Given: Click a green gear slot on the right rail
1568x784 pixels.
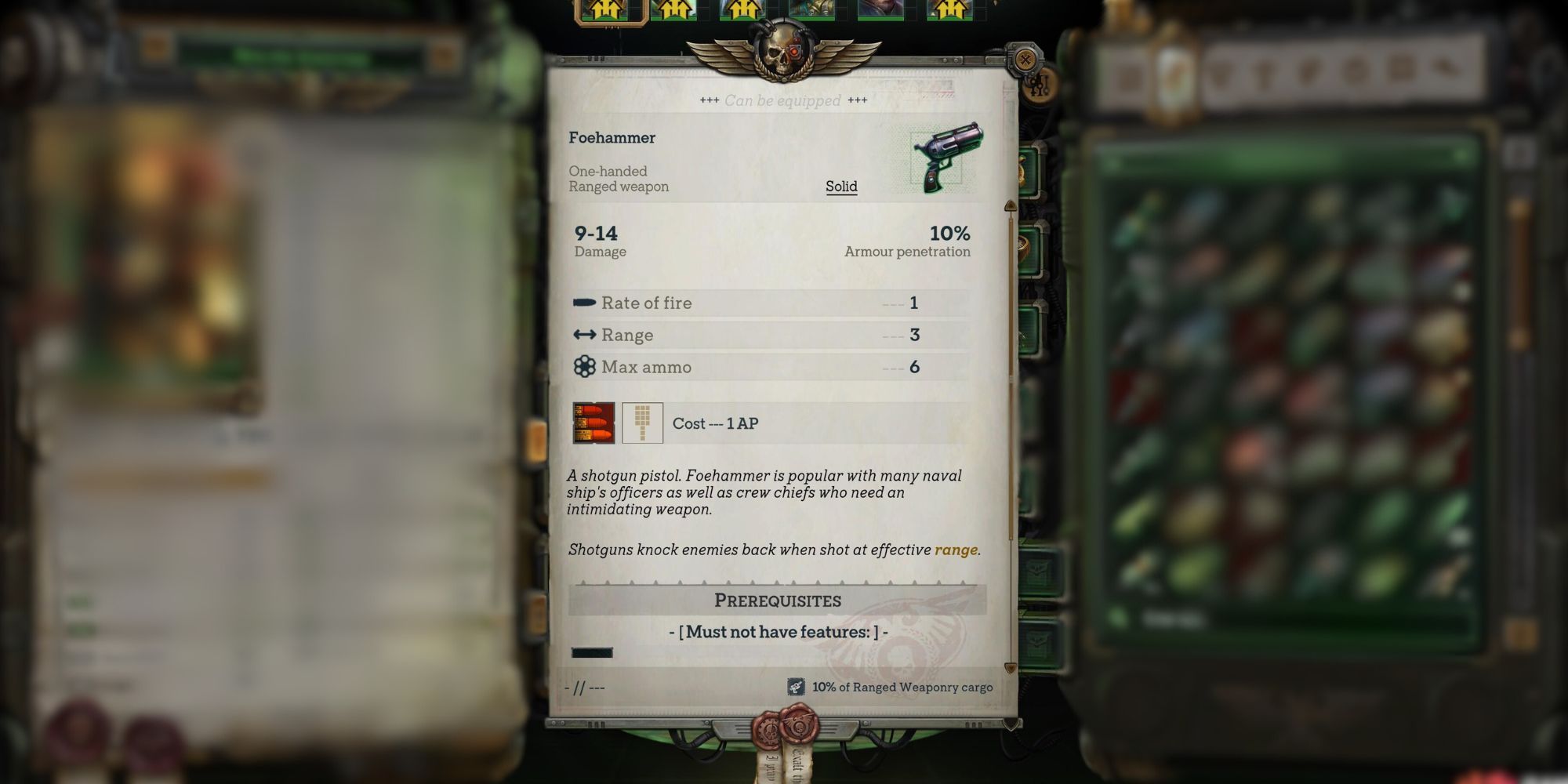Looking at the screenshot, I should point(1030,171).
